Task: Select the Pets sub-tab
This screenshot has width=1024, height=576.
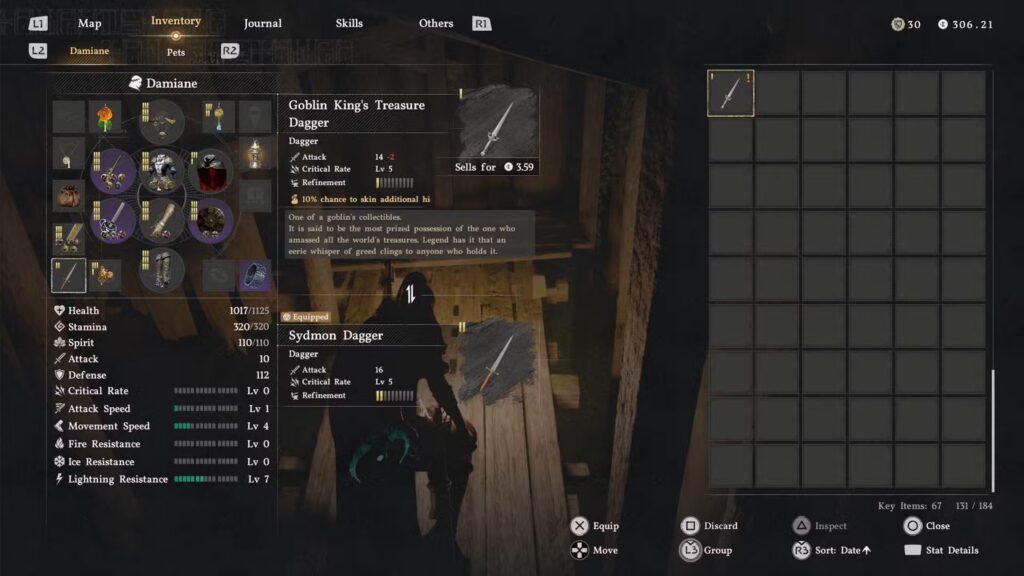Action: coord(176,52)
